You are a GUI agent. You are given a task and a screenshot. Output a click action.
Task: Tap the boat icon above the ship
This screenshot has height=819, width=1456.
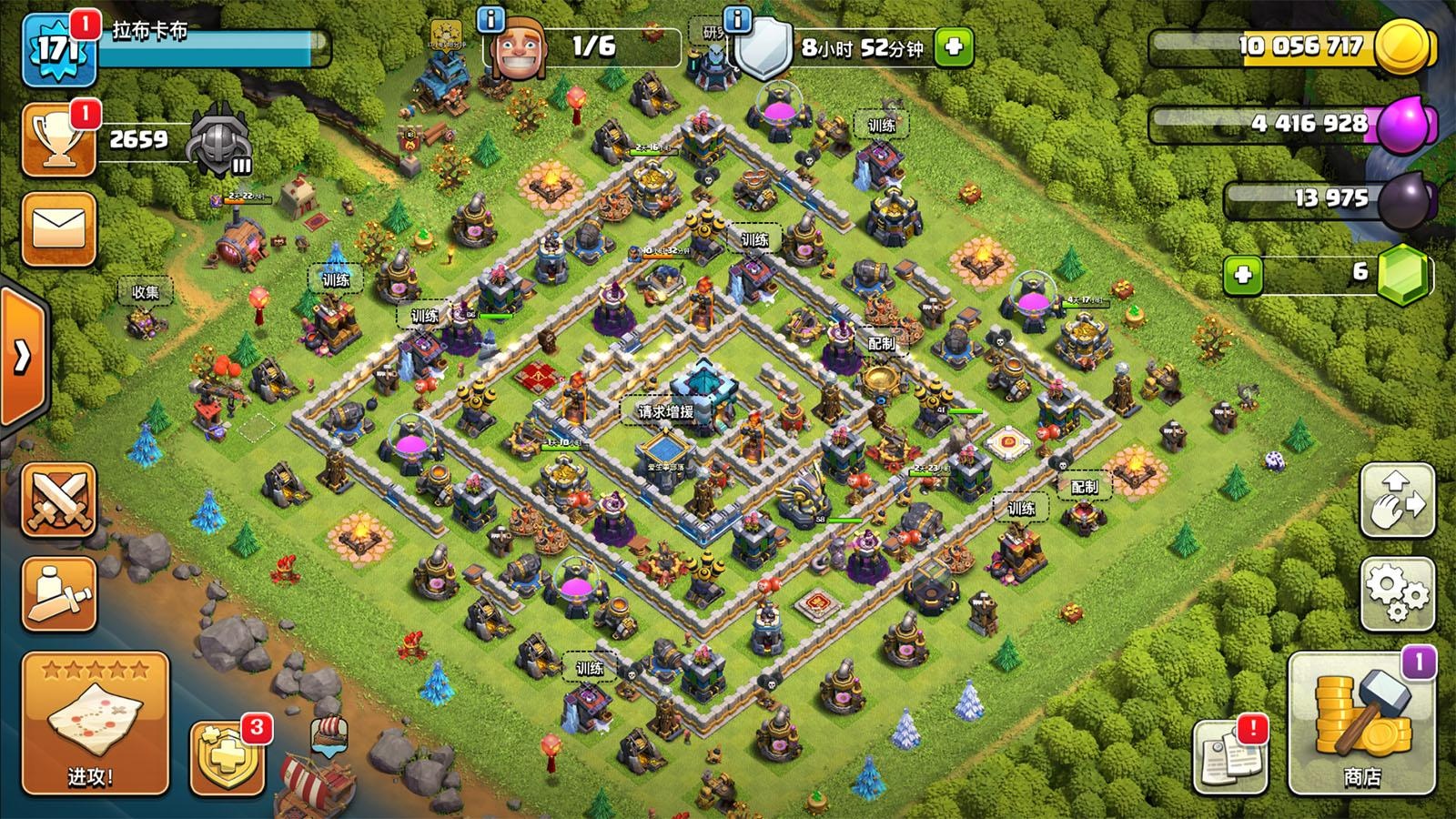(329, 734)
